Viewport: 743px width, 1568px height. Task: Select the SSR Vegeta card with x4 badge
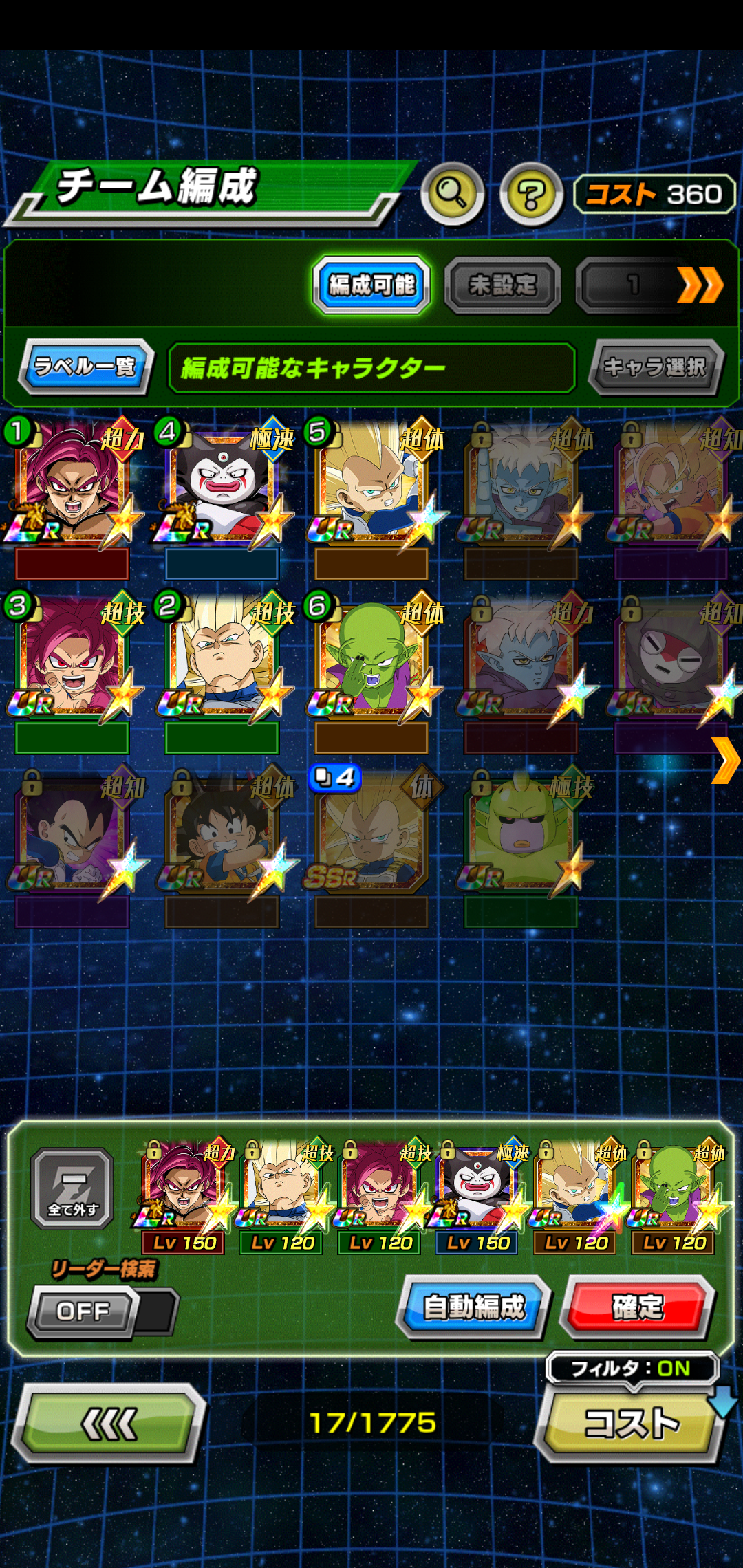(x=371, y=832)
